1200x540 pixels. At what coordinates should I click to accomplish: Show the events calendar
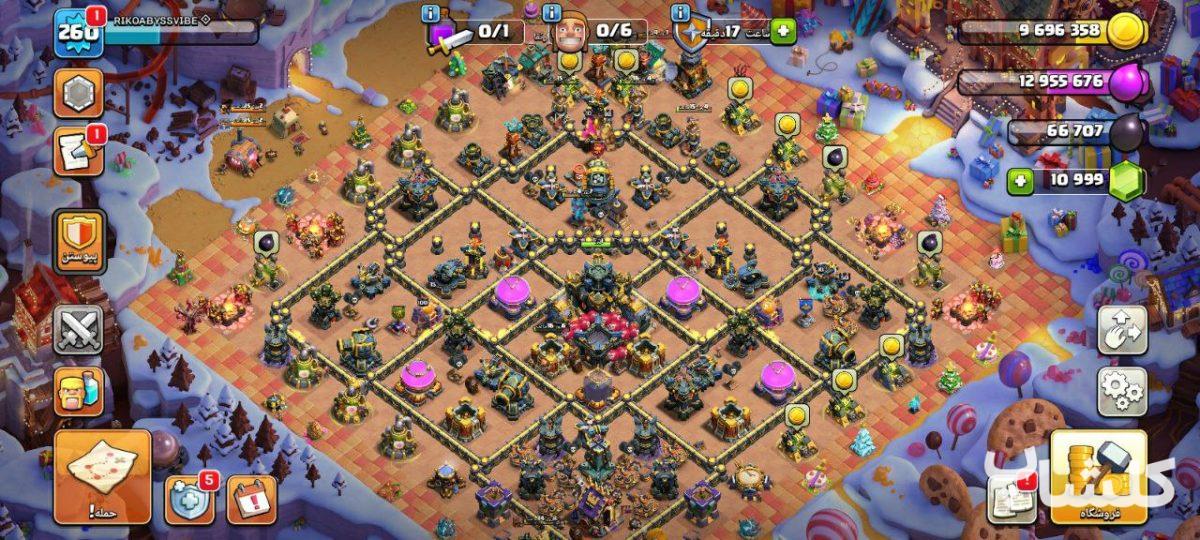tap(251, 499)
